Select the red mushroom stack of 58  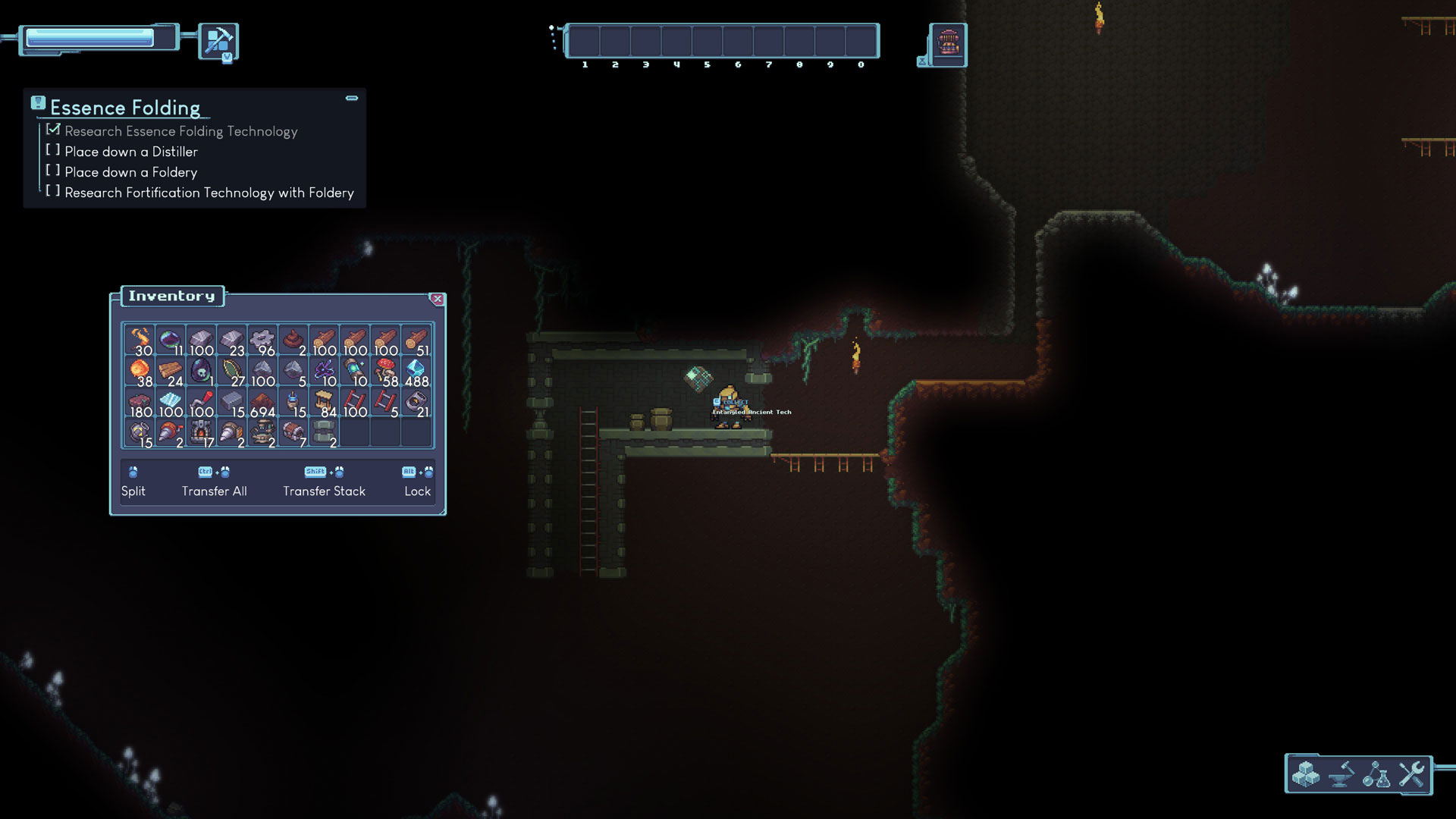click(385, 372)
